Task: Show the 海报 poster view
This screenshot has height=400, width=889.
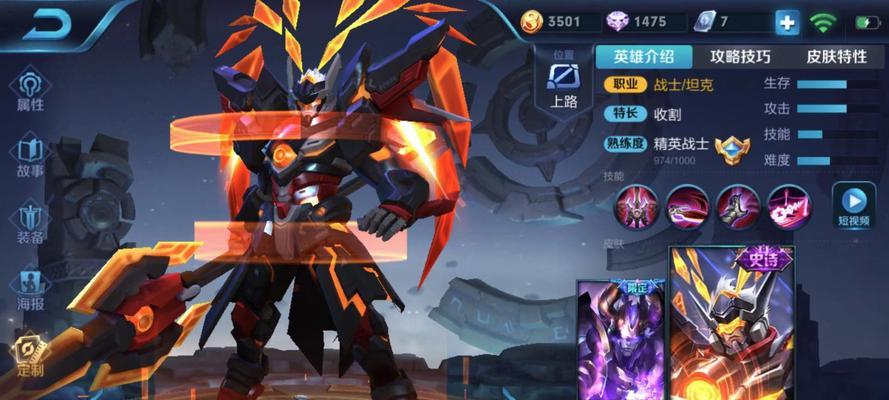Action: (x=31, y=289)
